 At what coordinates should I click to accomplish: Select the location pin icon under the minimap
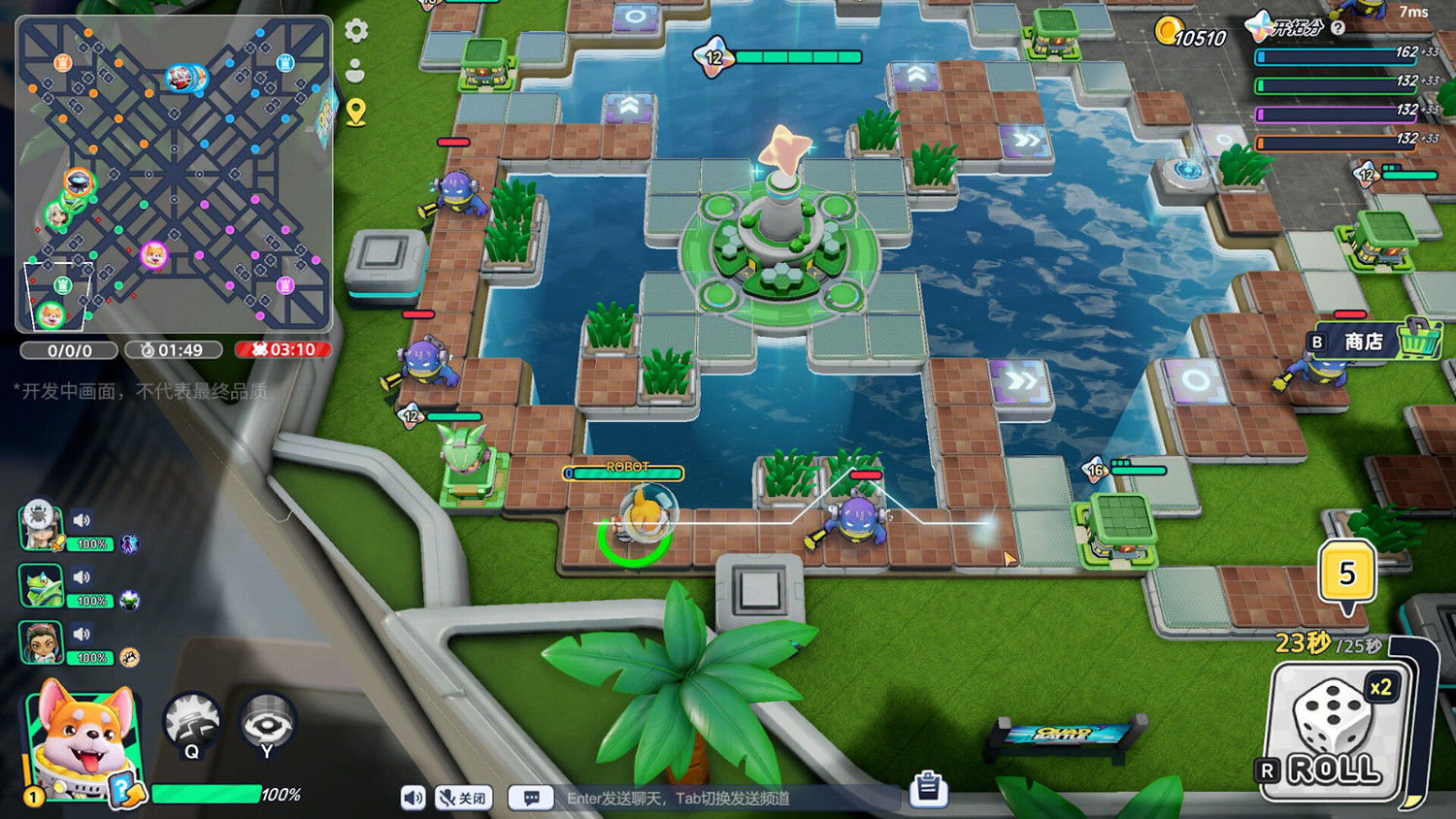[355, 113]
